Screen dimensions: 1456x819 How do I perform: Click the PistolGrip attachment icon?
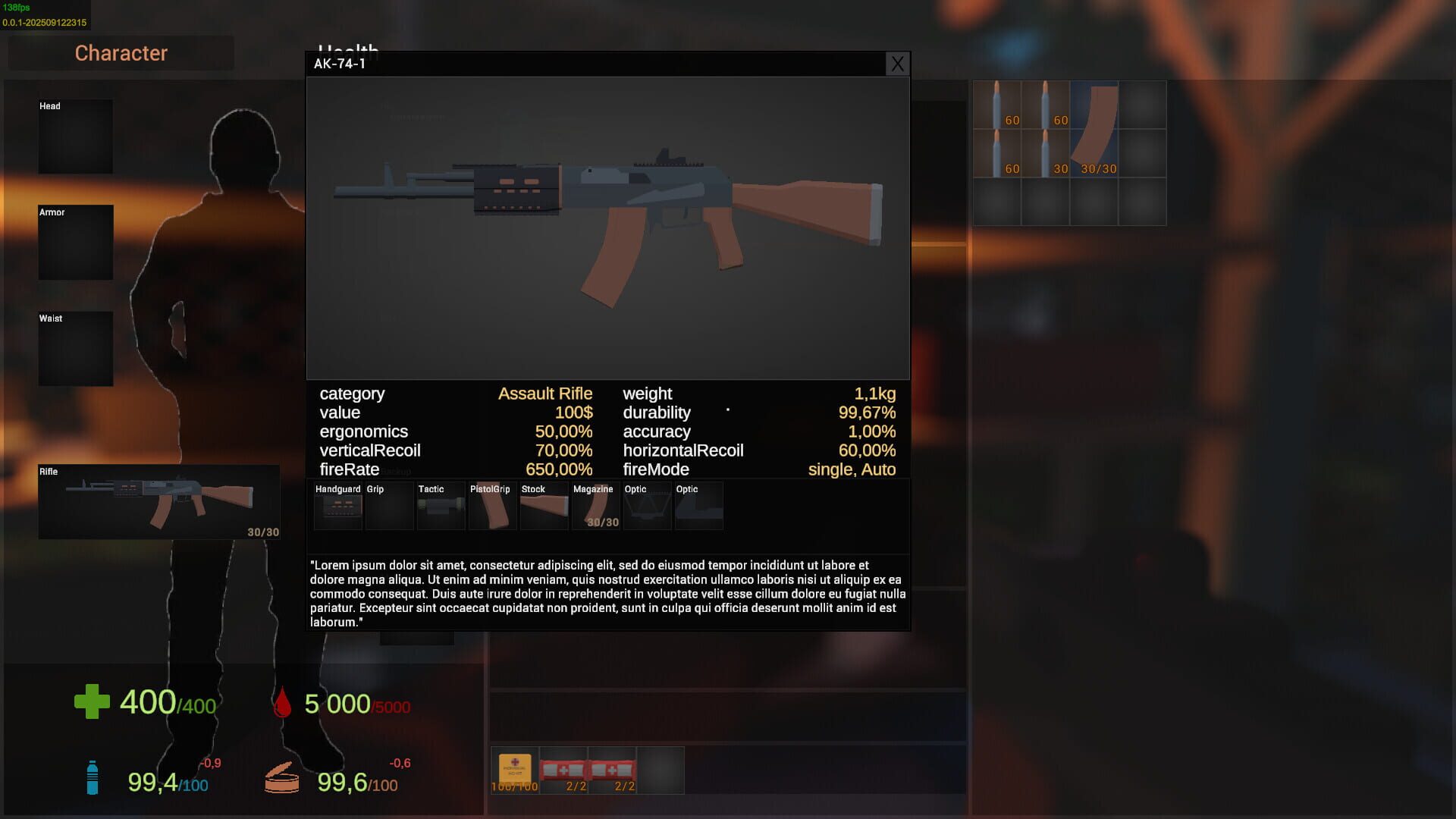pyautogui.click(x=492, y=506)
